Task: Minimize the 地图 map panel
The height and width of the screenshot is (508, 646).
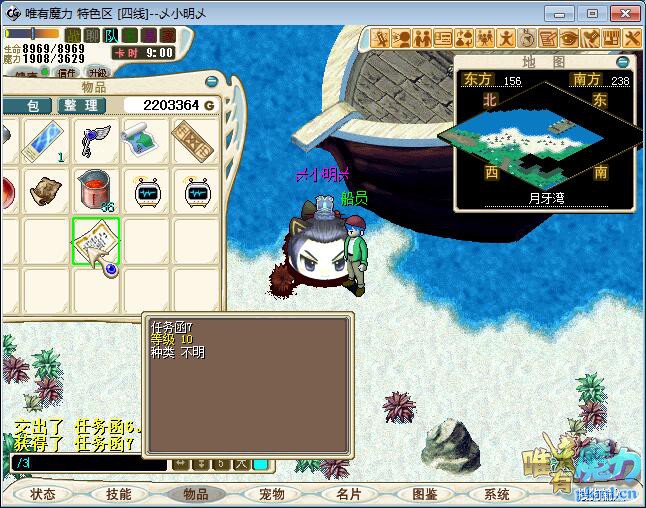Action: click(622, 62)
